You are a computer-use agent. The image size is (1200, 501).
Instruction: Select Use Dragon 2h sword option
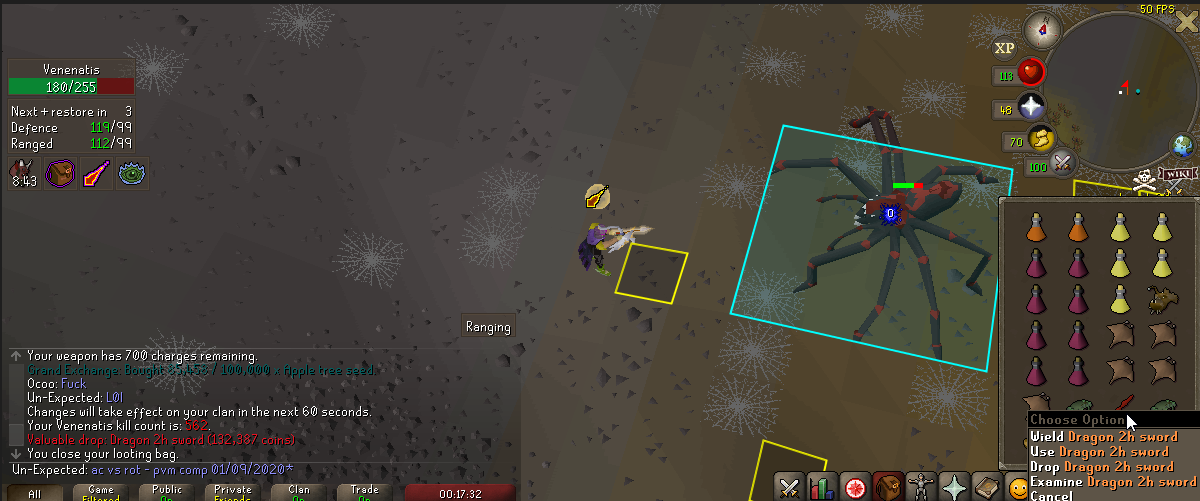tap(1099, 452)
